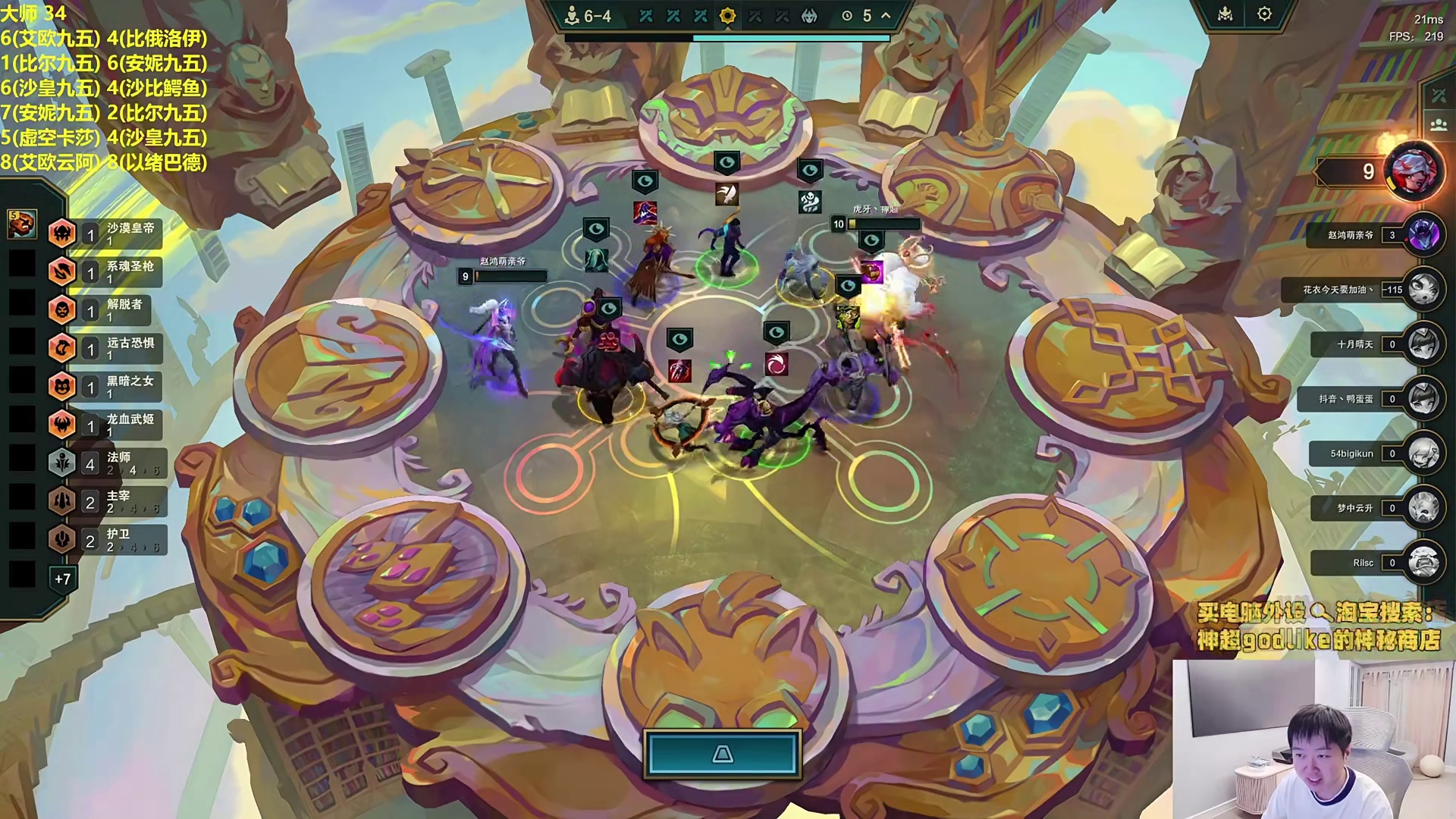Image resolution: width=1456 pixels, height=819 pixels.
Task: Click the current-round gear marker in stage tracker
Action: [x=727, y=16]
